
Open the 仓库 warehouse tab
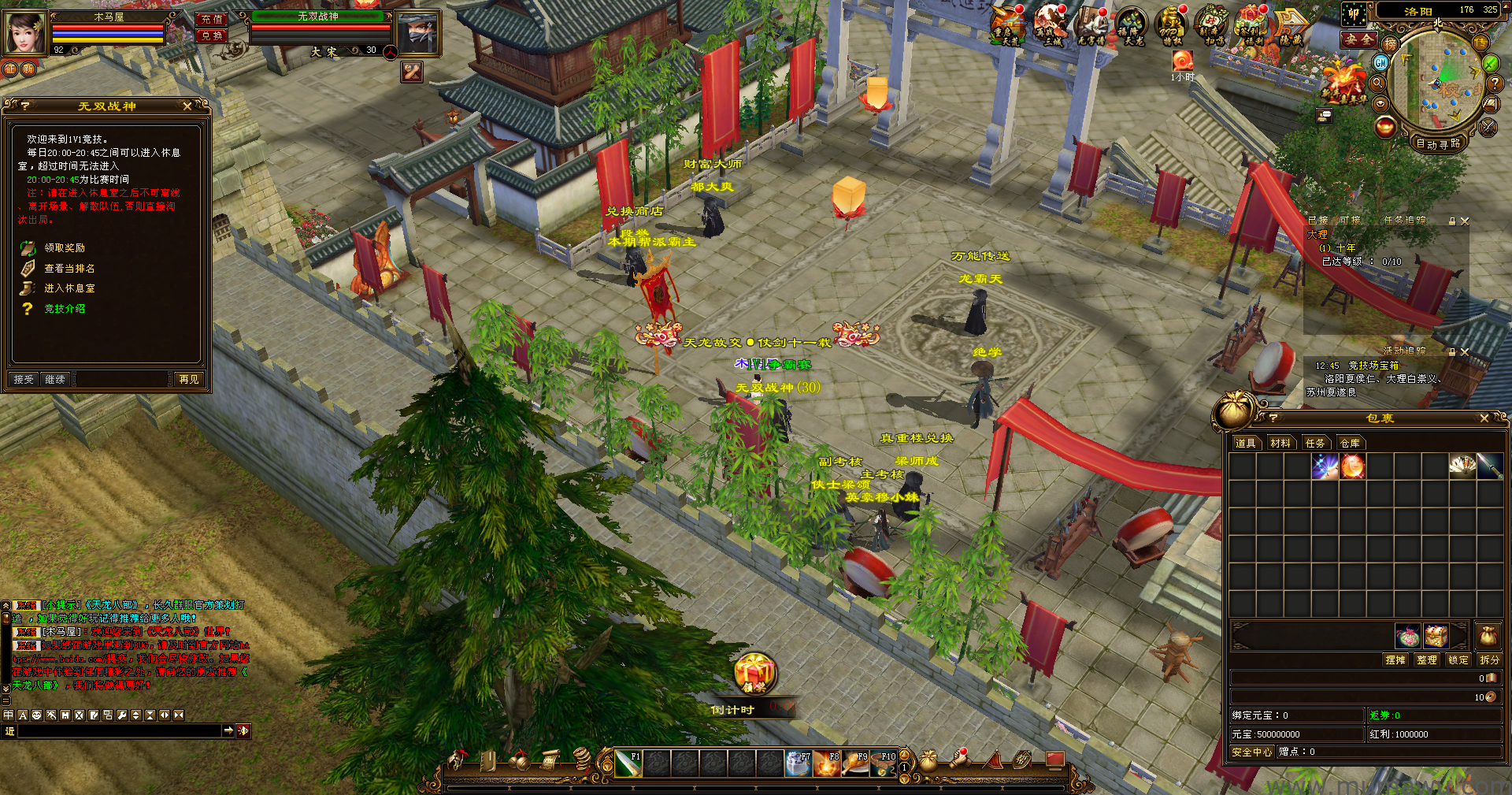1350,444
